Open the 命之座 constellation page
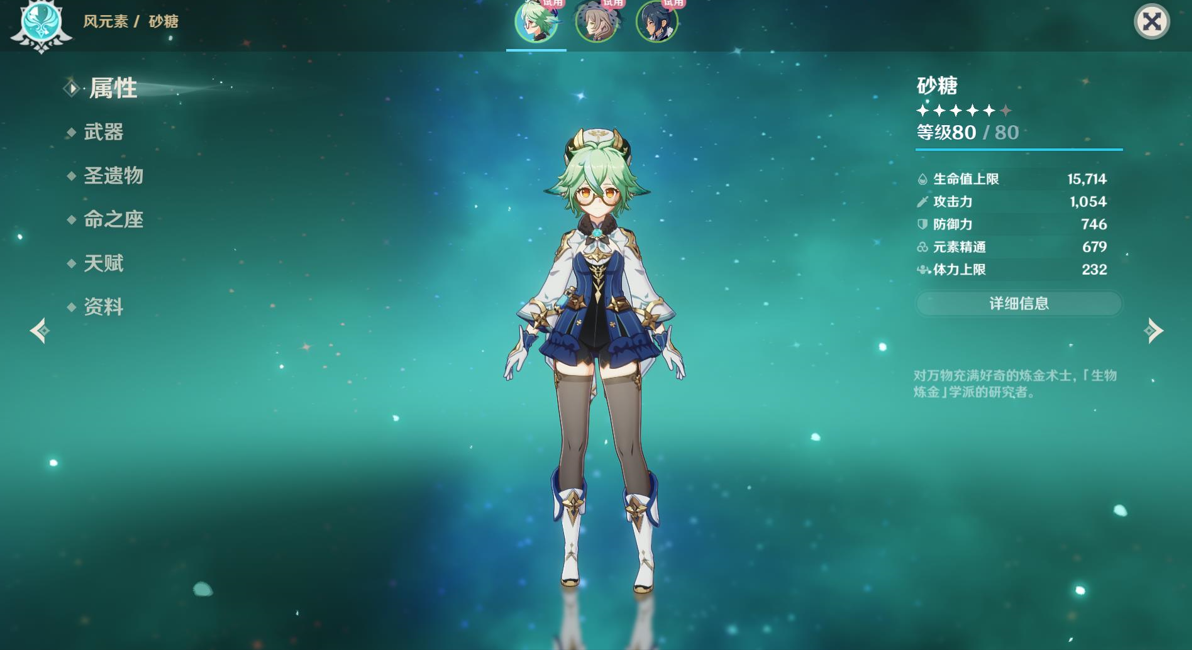The height and width of the screenshot is (650, 1192). pos(113,220)
